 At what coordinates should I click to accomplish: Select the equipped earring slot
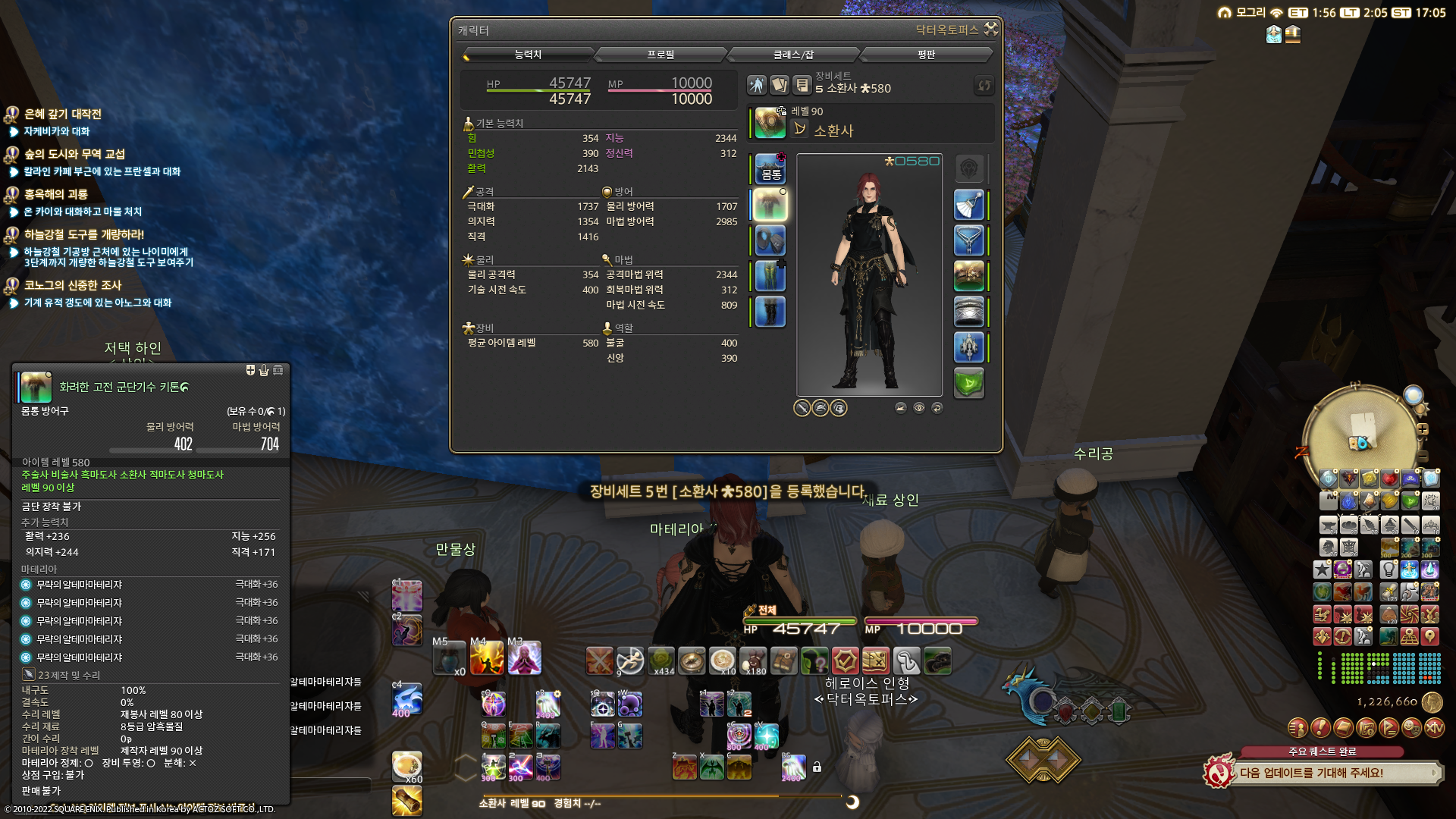pyautogui.click(x=968, y=205)
